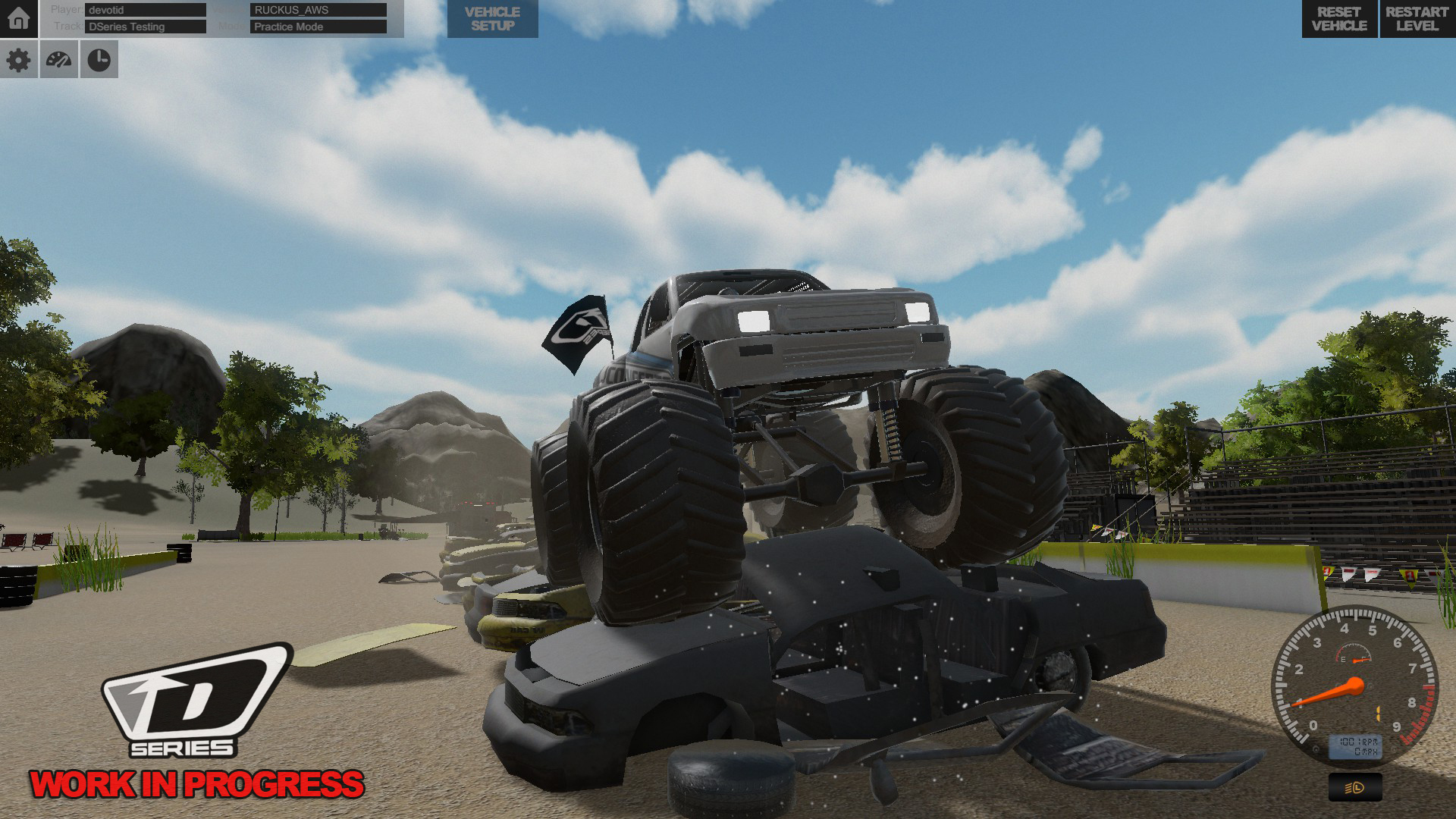Click the Reset Vehicle button
This screenshot has height=819, width=1456.
(x=1338, y=19)
